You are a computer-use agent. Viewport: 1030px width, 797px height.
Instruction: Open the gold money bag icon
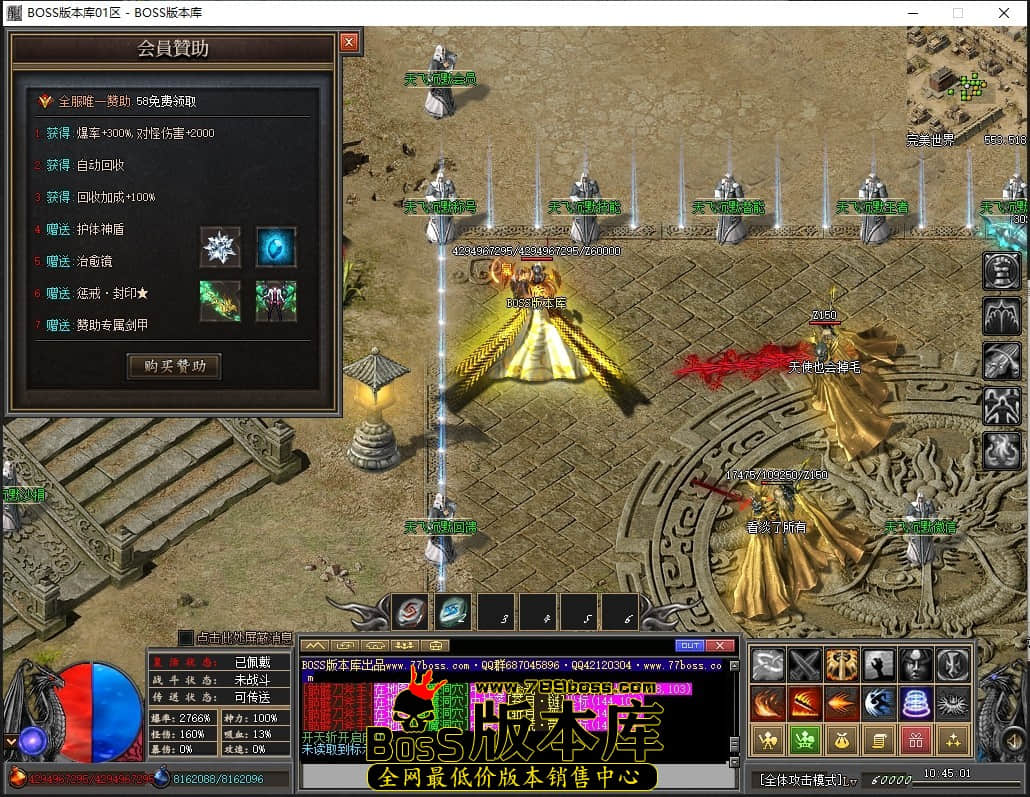(x=841, y=741)
